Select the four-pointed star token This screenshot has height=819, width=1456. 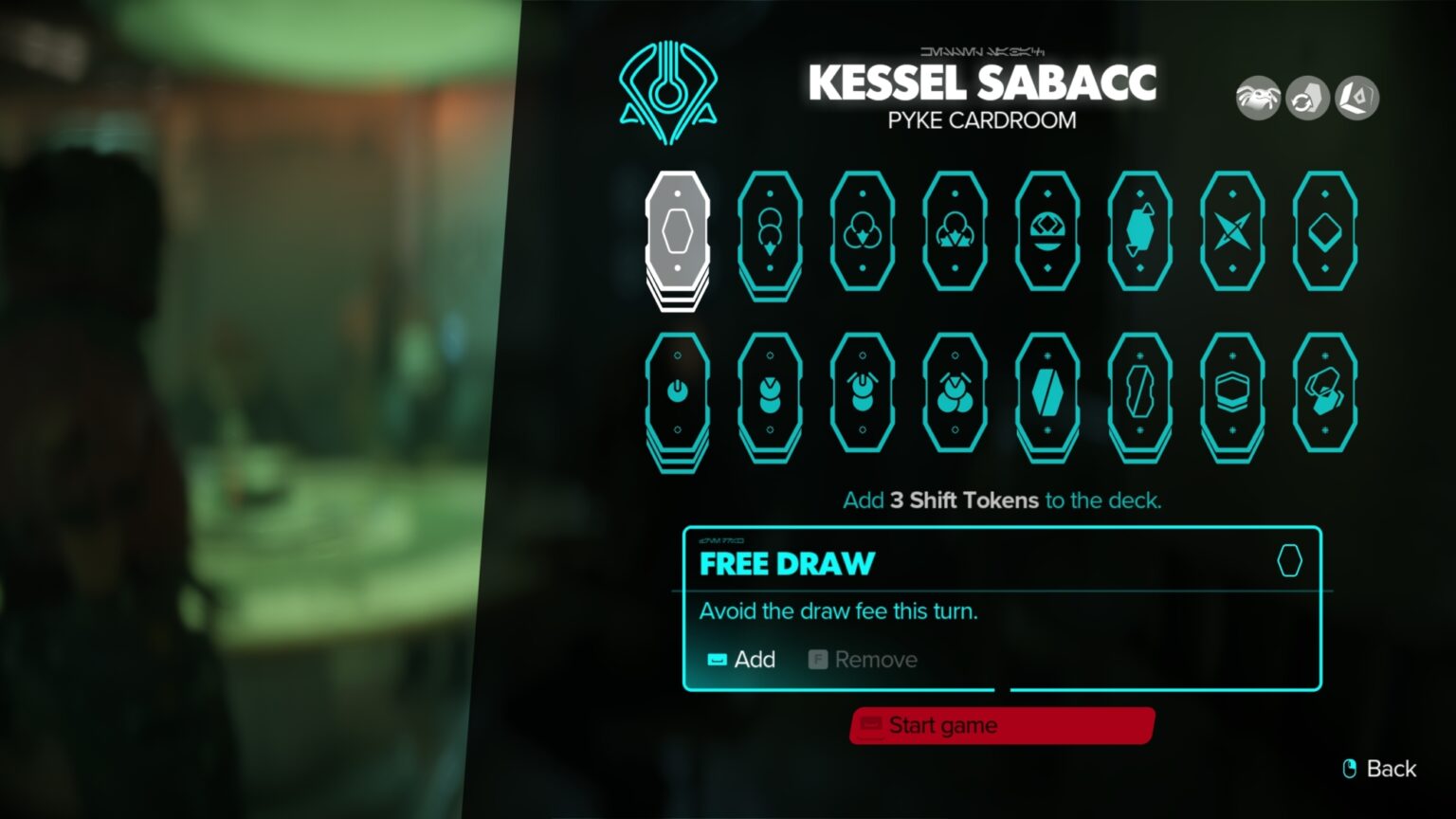point(1232,232)
